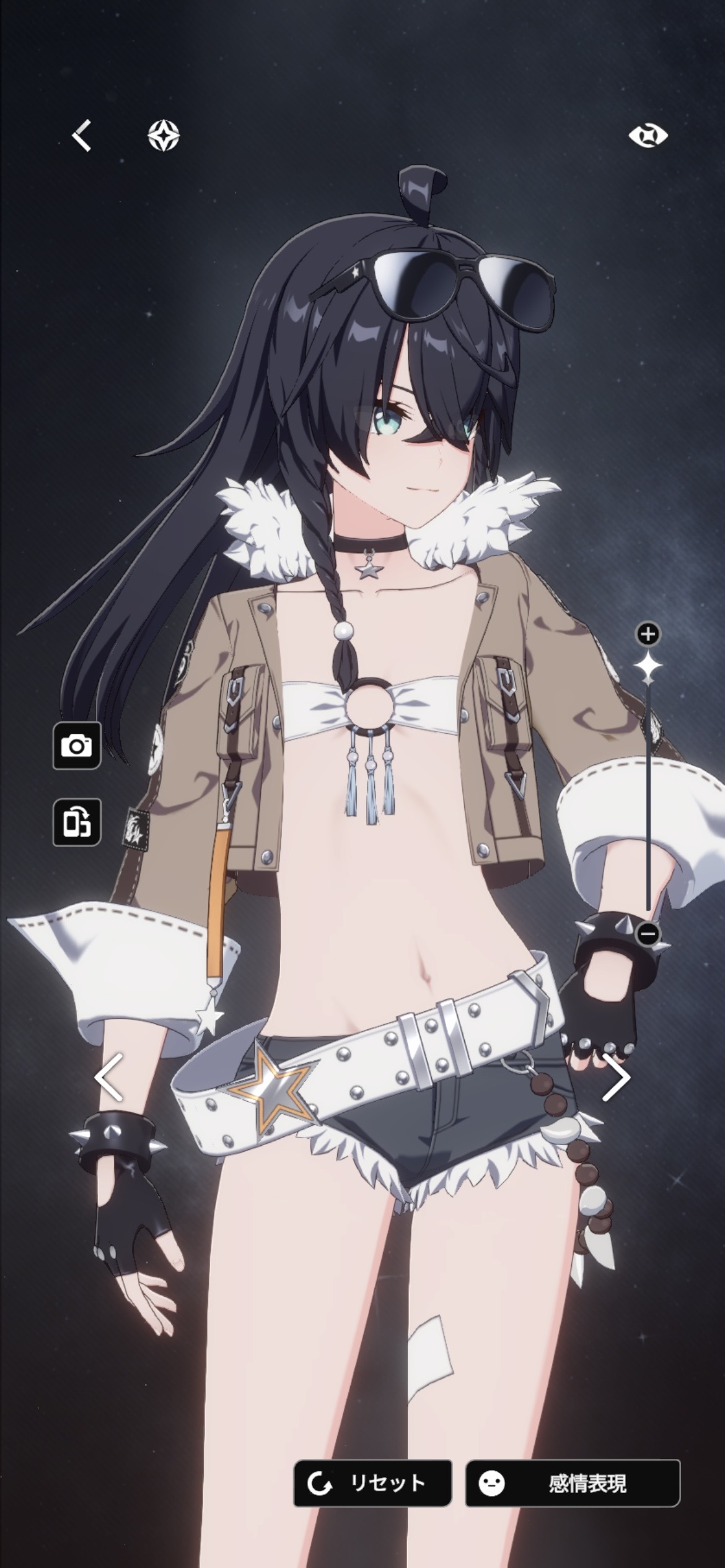Screen dimensions: 725x1568
Task: Zoom out with the minus button
Action: click(648, 933)
